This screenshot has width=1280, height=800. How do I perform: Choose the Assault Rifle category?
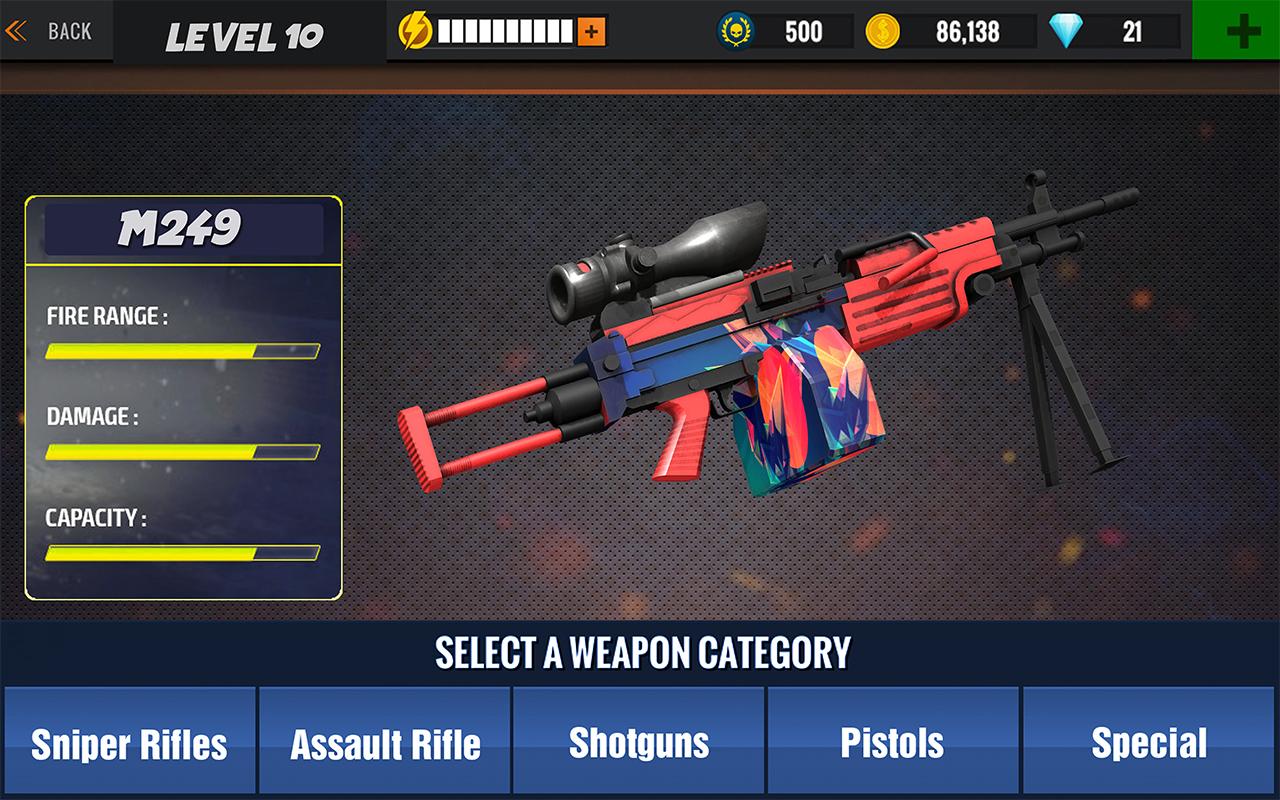pyautogui.click(x=385, y=743)
